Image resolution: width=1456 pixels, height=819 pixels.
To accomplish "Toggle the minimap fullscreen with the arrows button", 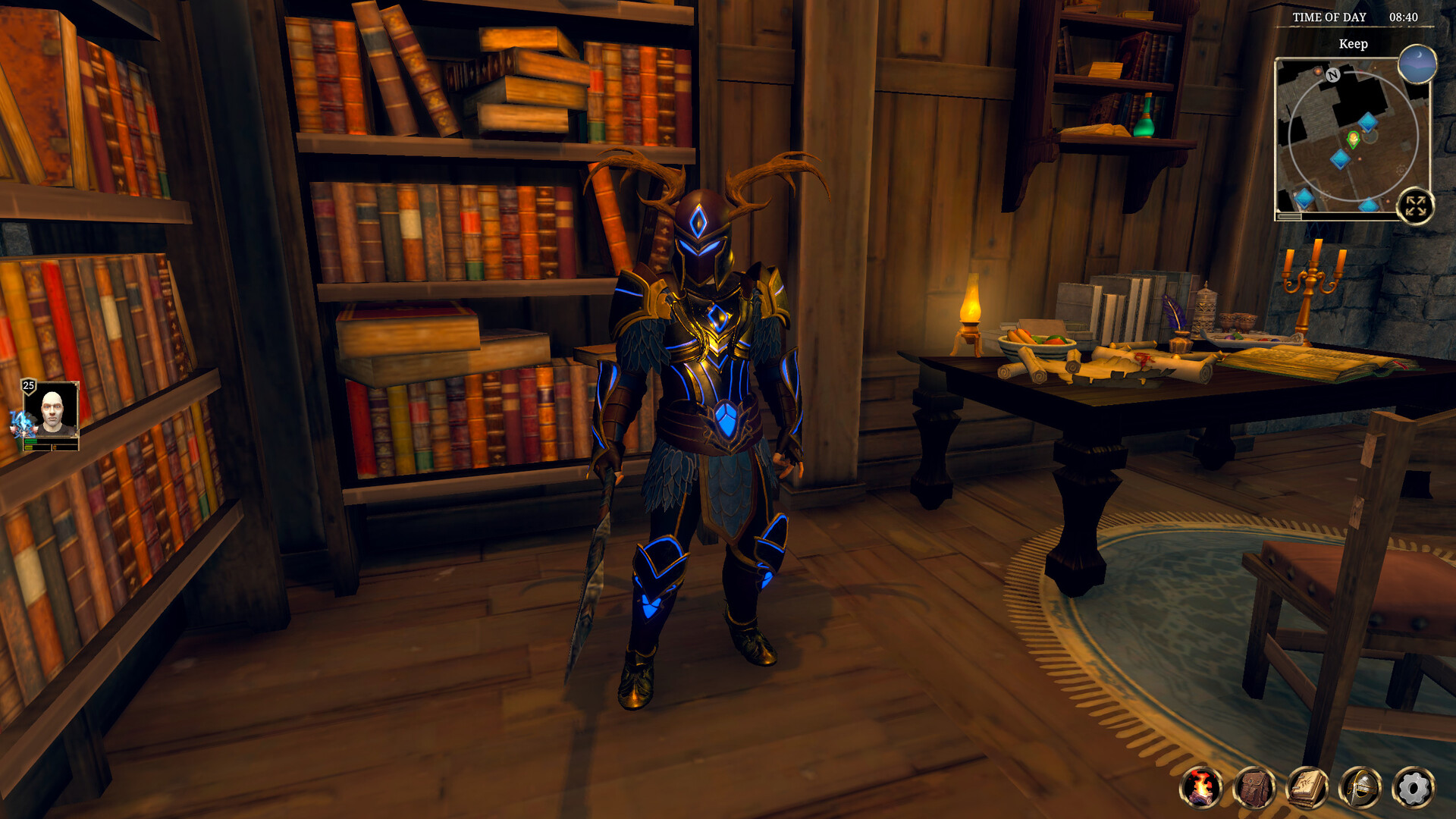I will pos(1416,206).
